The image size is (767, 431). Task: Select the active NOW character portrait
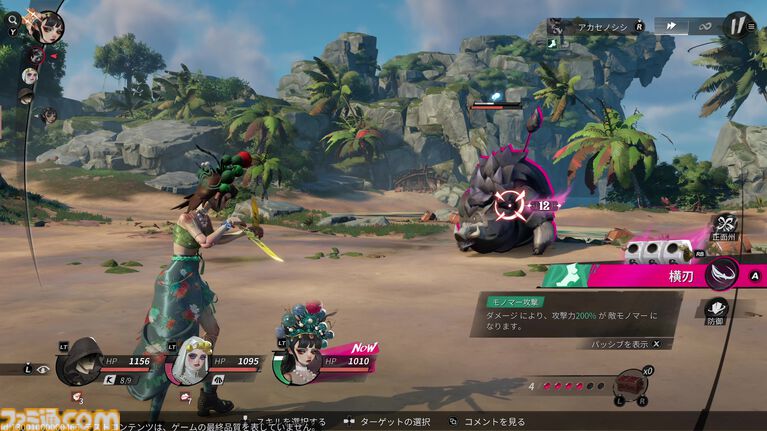(299, 361)
